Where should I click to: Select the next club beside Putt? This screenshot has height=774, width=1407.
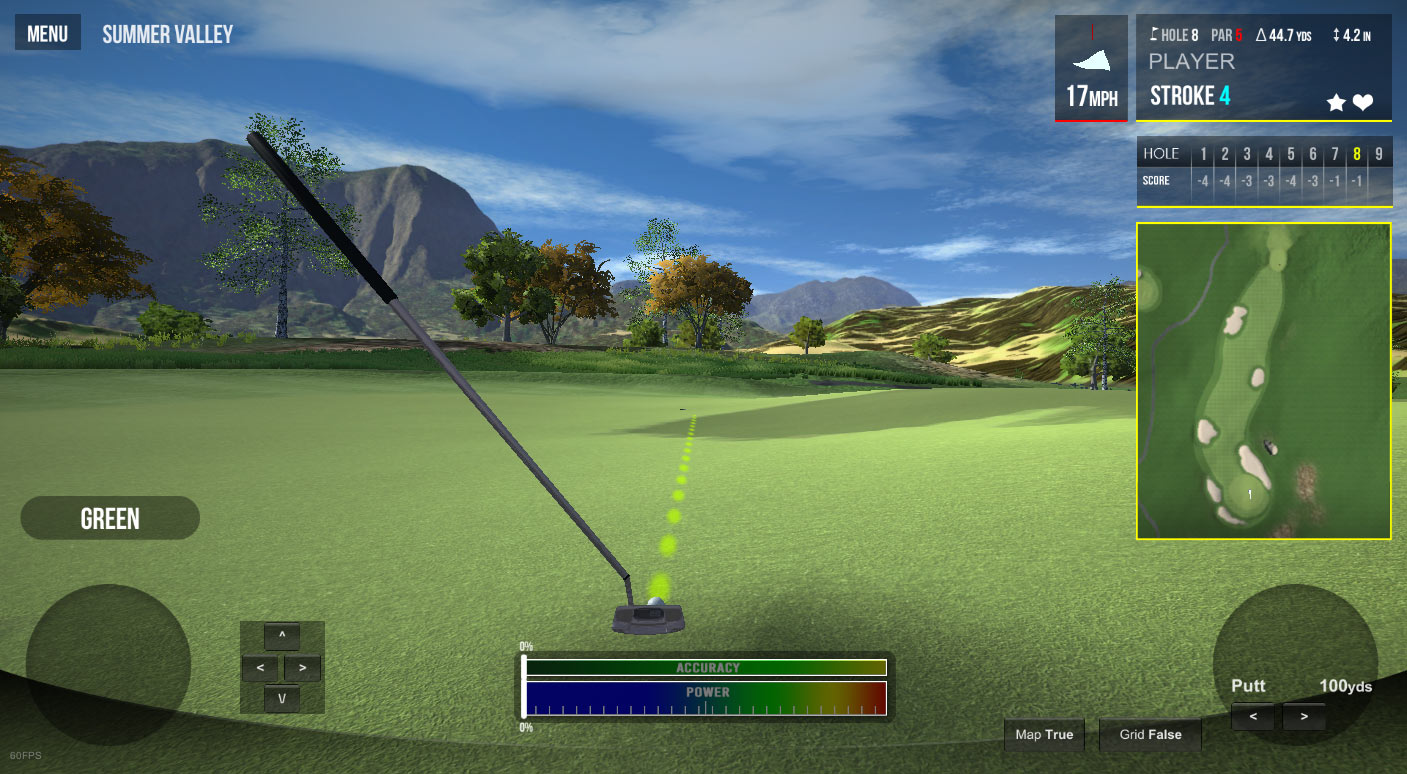click(x=1303, y=717)
